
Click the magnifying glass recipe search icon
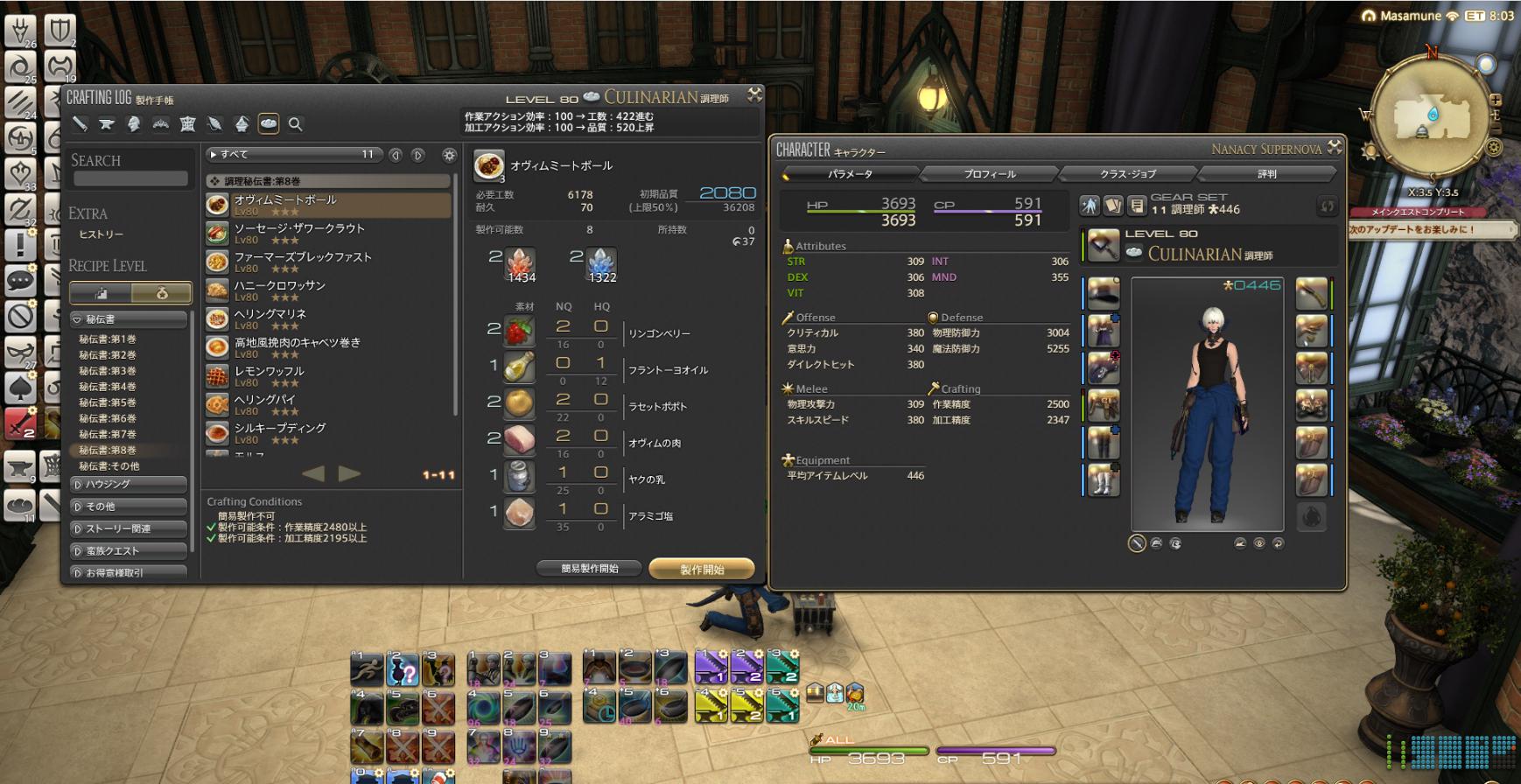pyautogui.click(x=296, y=124)
